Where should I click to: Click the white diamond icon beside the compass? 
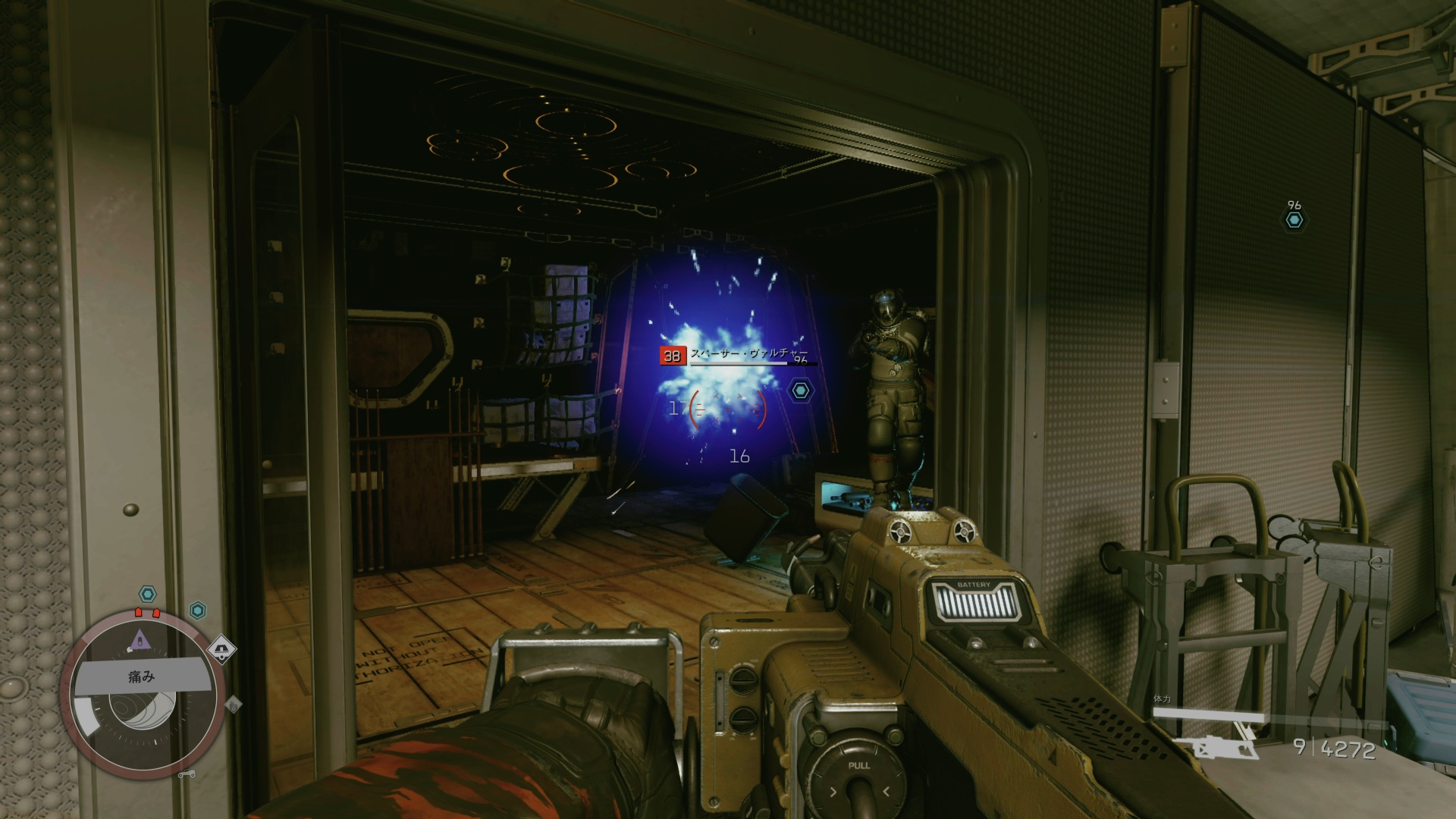point(221,649)
